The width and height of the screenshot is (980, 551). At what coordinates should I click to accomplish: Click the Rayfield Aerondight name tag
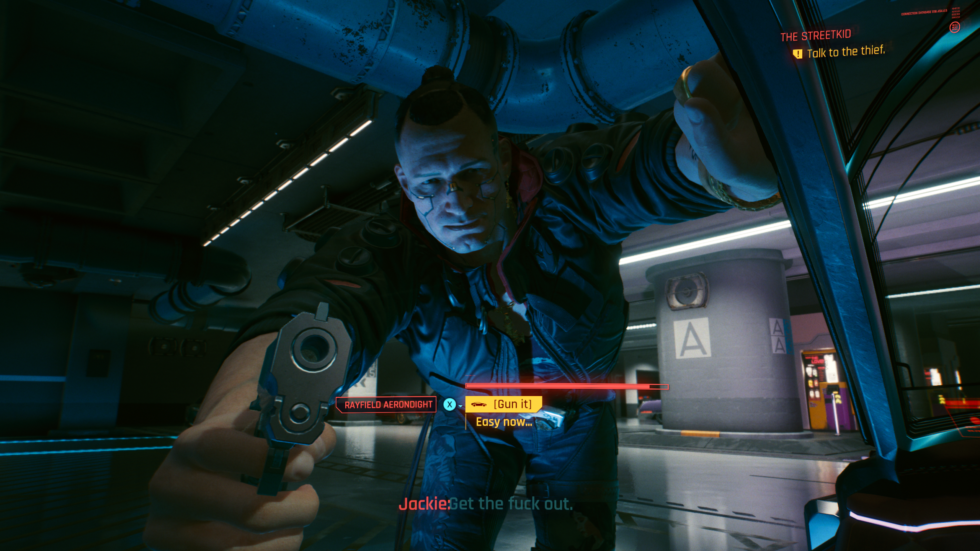(x=386, y=404)
